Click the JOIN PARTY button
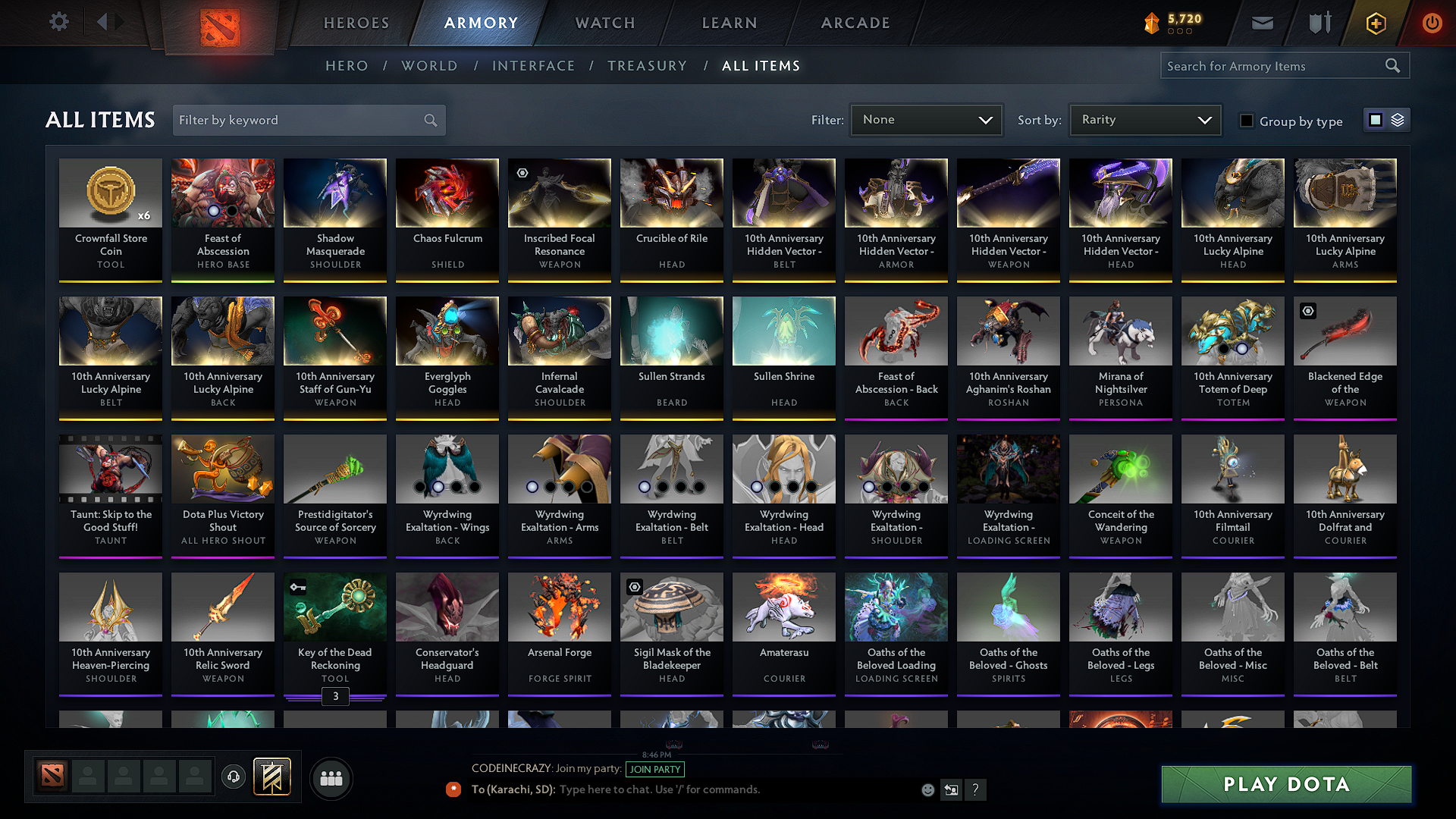Screen dimensions: 1456x819 tap(654, 769)
